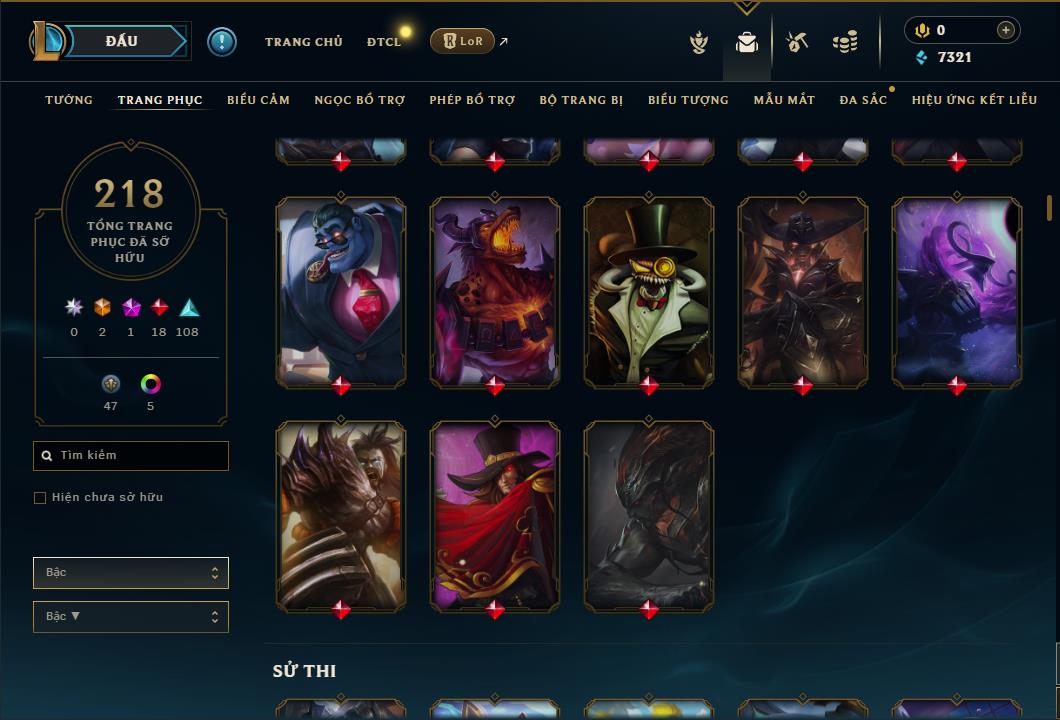This screenshot has width=1060, height=720.
Task: Open the NGỌC BỔ TRỢ tab
Action: [359, 100]
